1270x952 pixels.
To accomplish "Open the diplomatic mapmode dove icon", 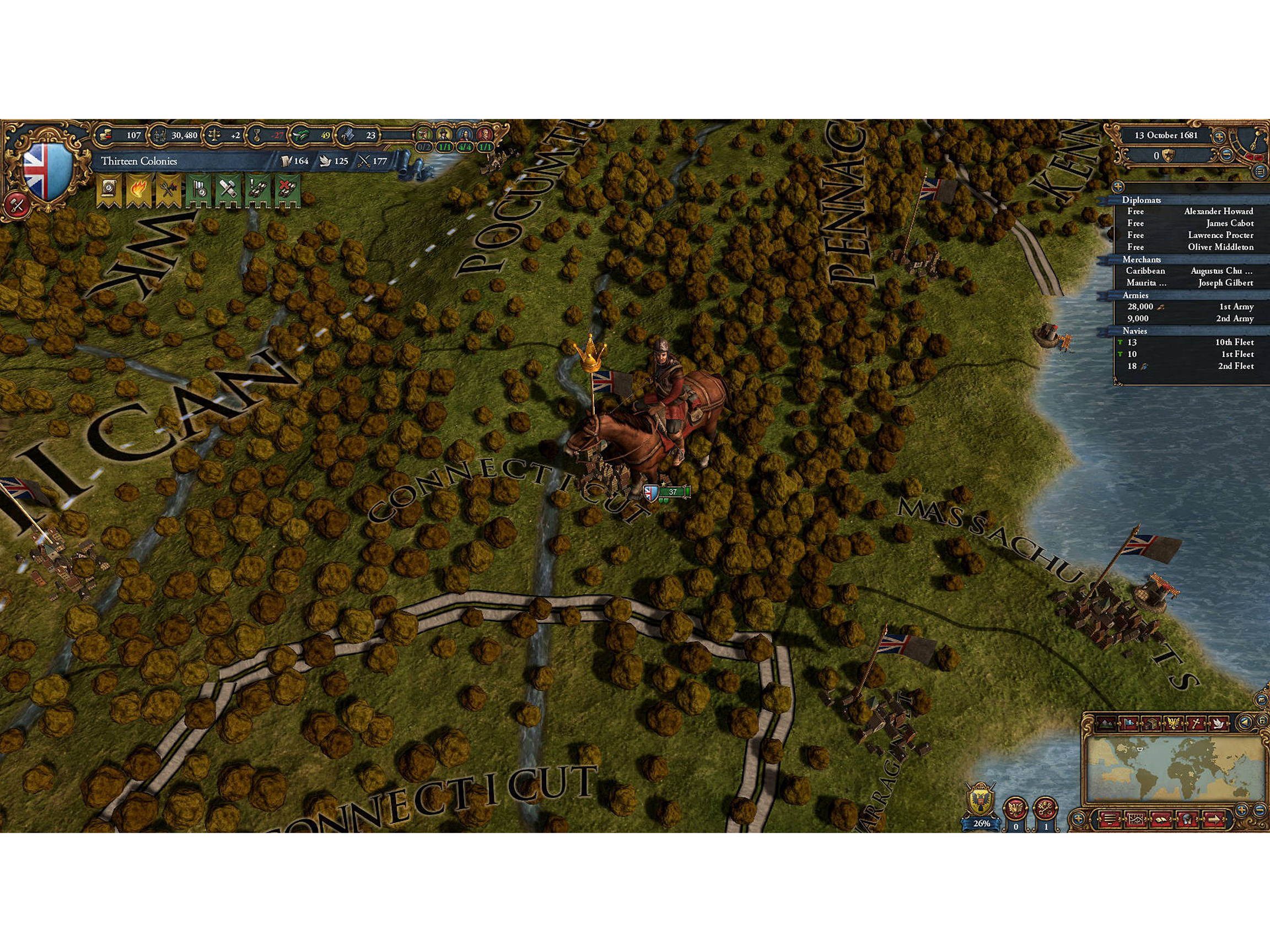I will click(x=1218, y=723).
